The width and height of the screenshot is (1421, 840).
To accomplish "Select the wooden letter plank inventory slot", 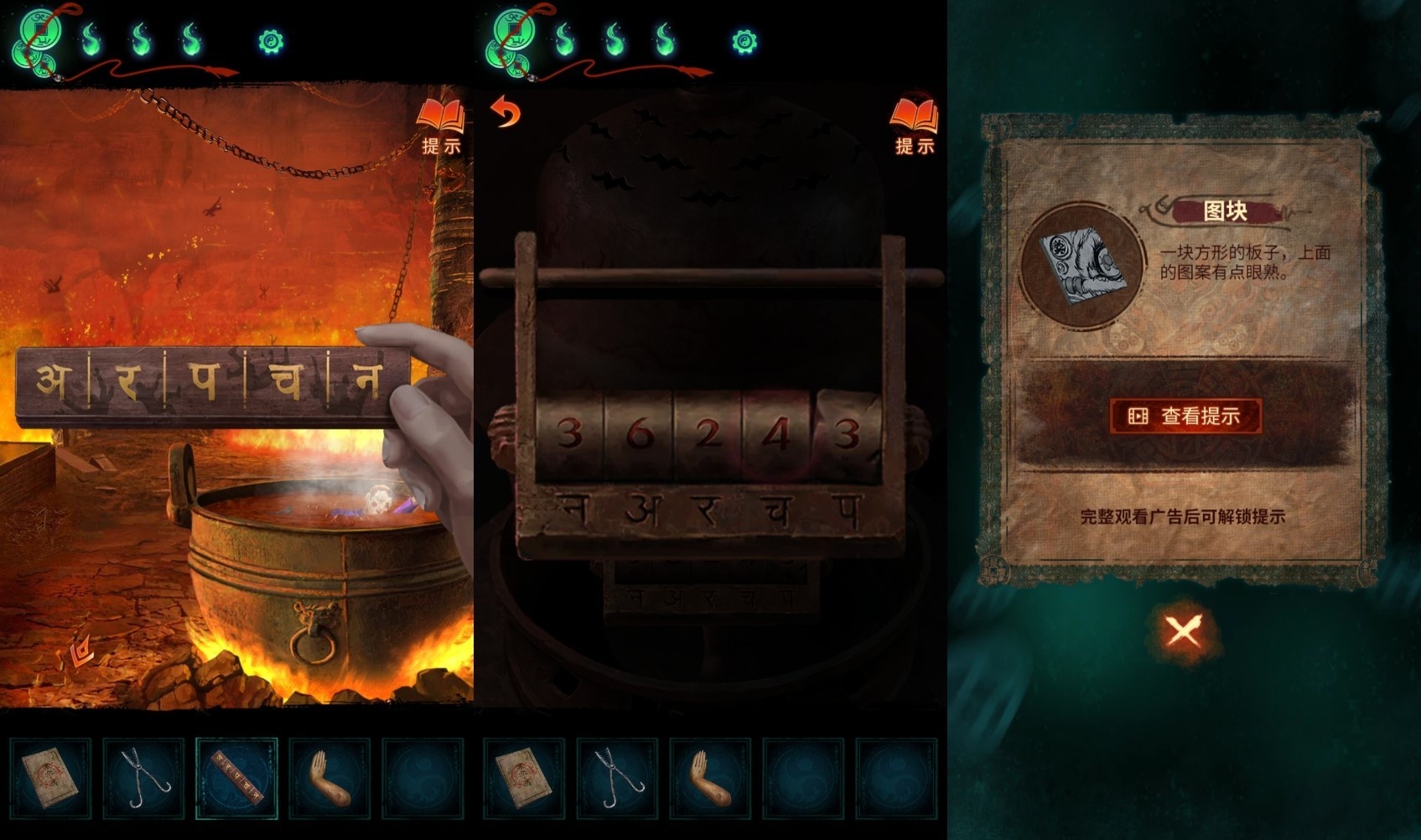I will [236, 777].
